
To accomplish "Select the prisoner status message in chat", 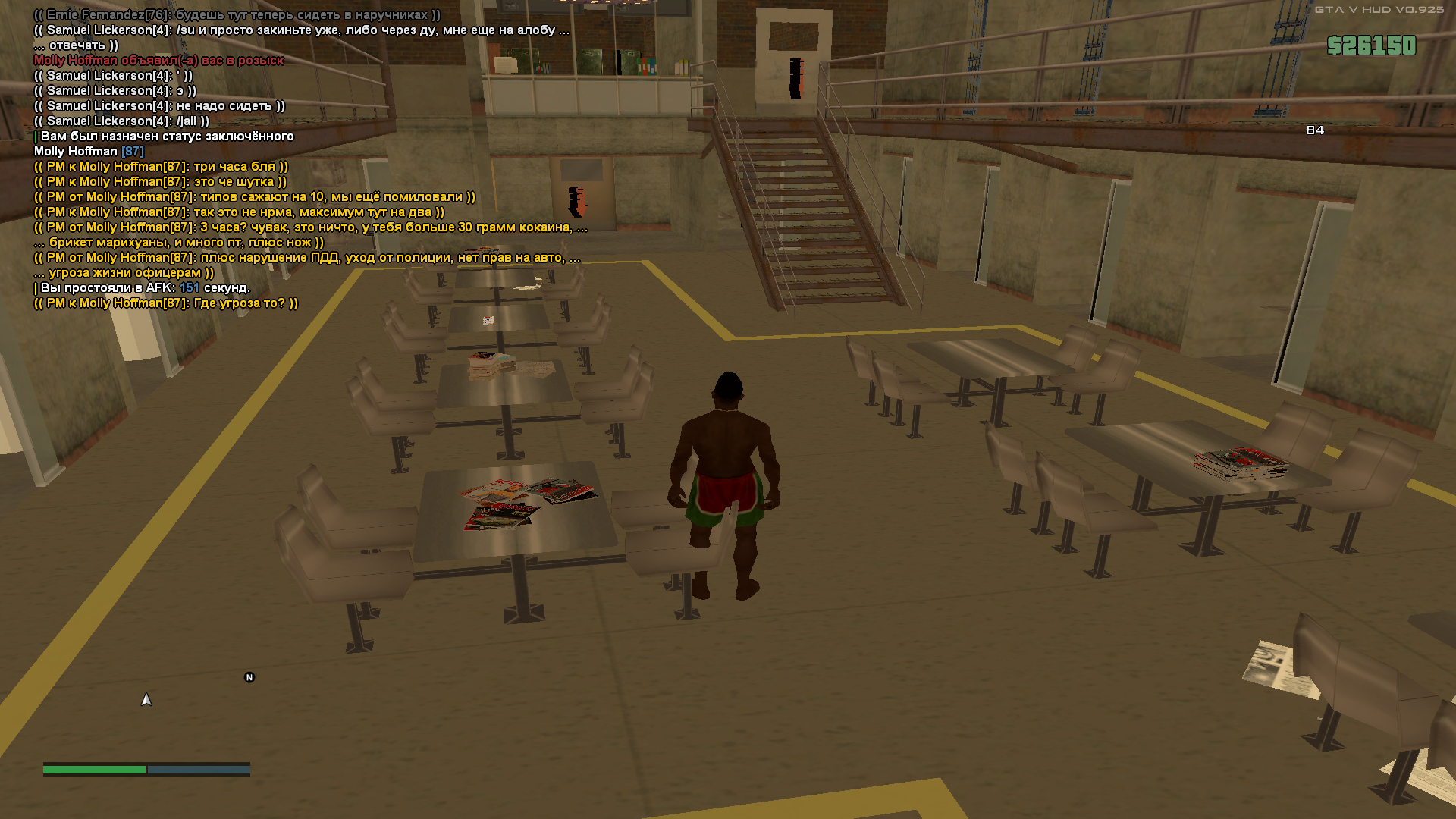I will click(x=166, y=136).
